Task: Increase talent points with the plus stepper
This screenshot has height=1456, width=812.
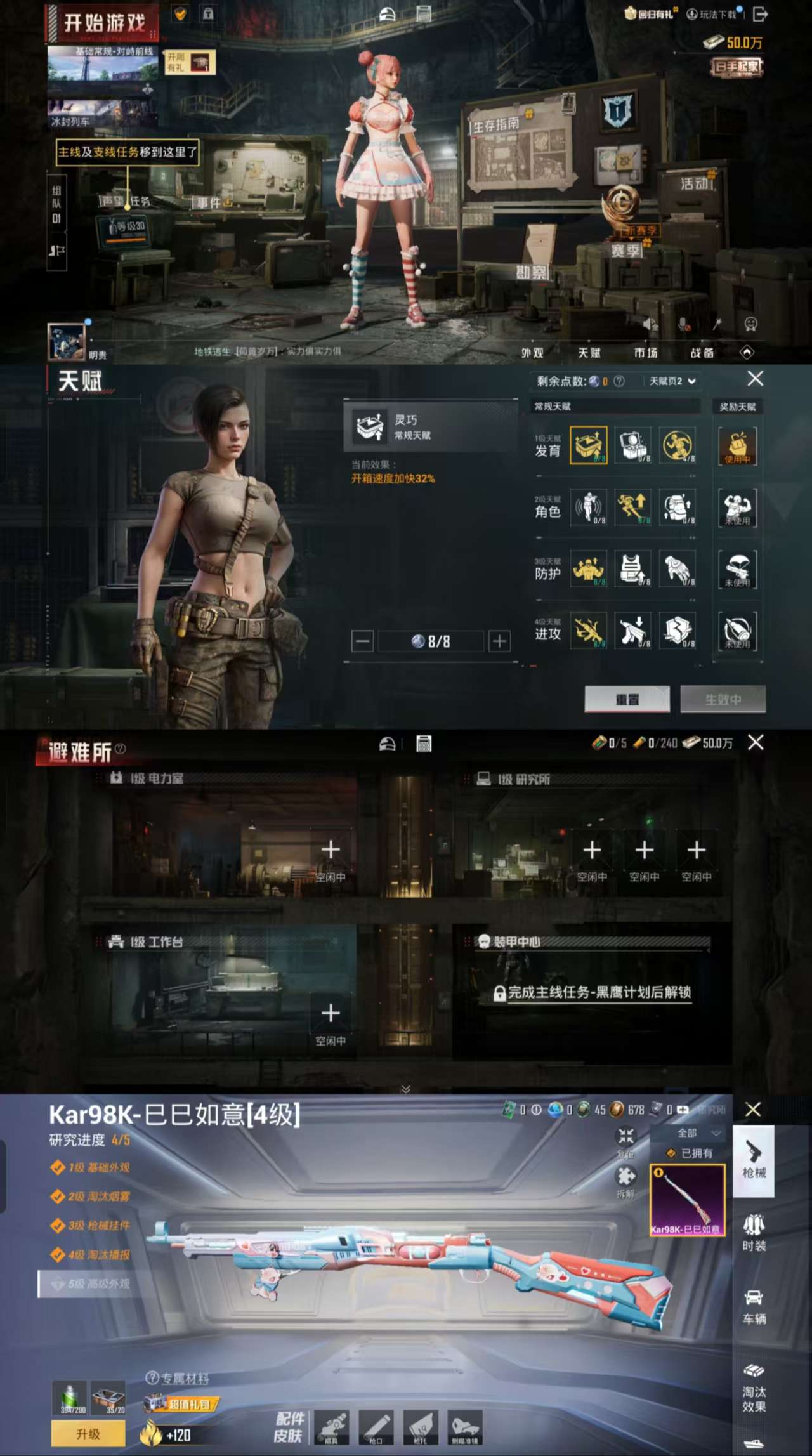Action: pyautogui.click(x=499, y=640)
